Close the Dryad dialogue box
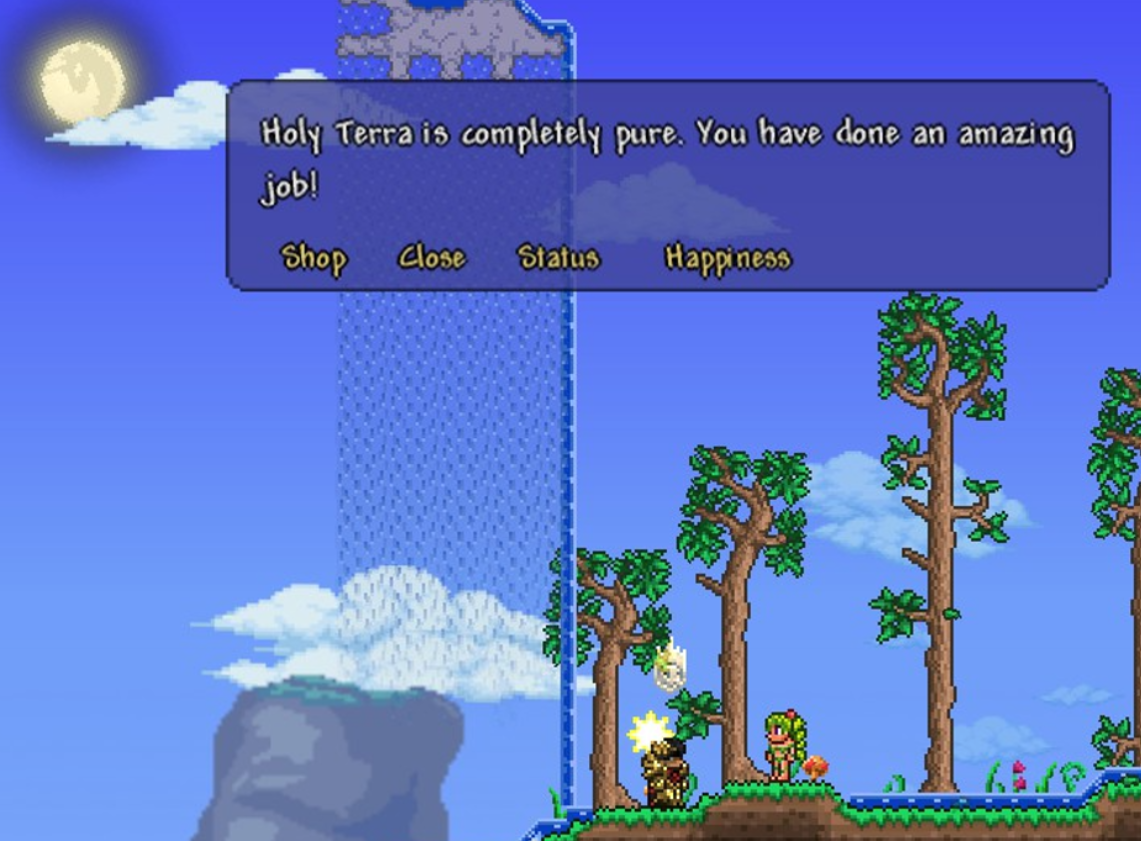The width and height of the screenshot is (1141, 841). pos(431,258)
